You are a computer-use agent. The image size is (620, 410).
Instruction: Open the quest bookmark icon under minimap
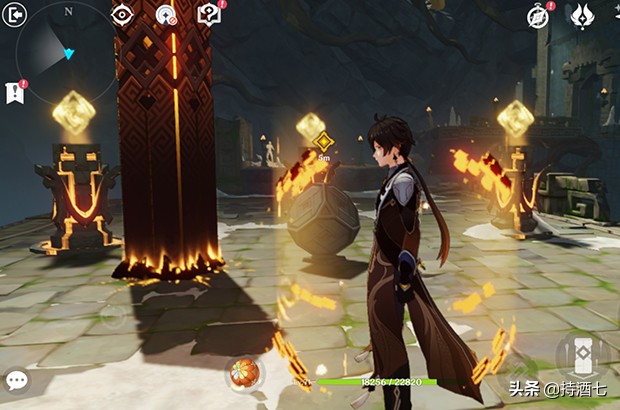[x=14, y=92]
